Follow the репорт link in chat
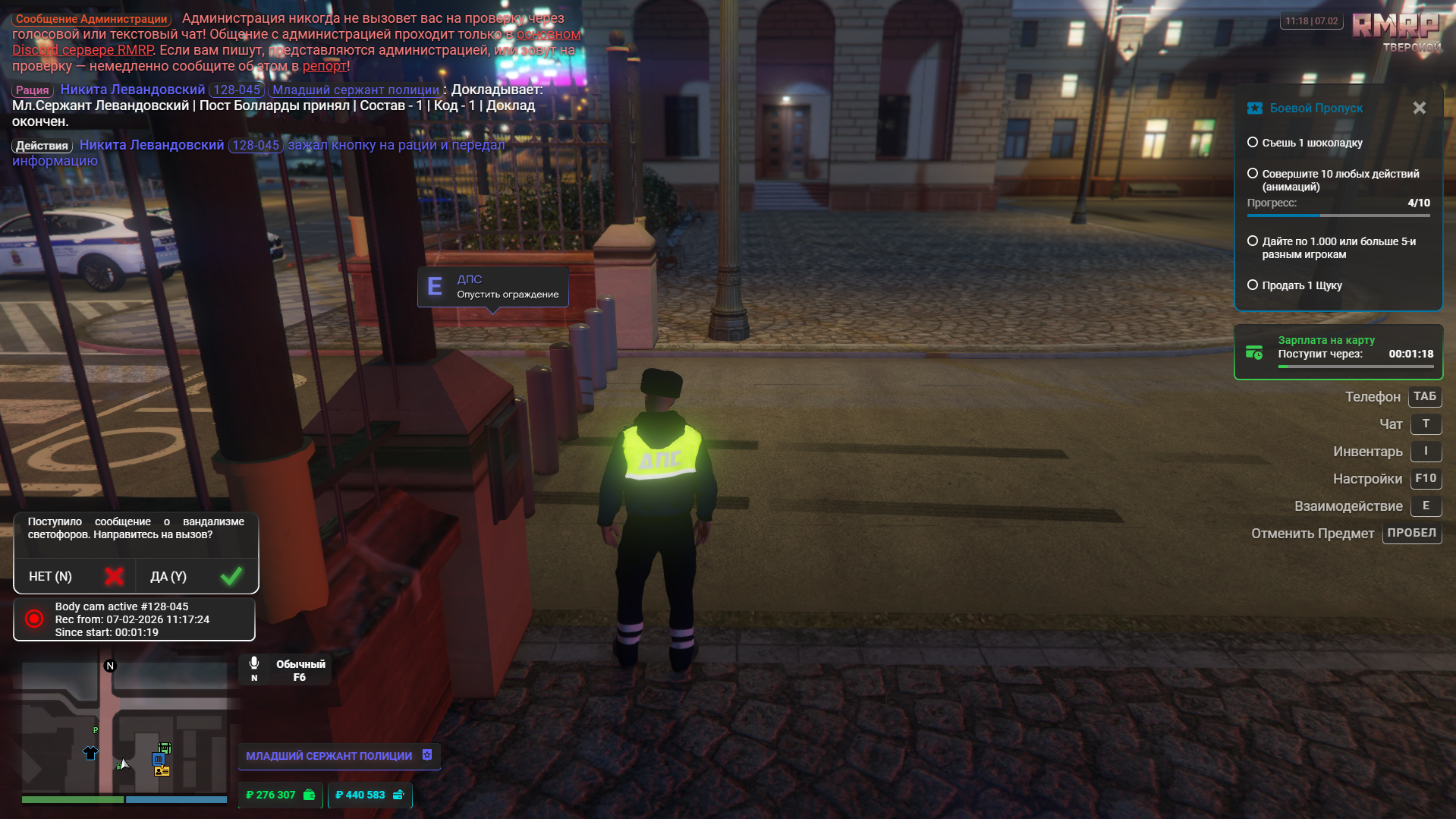1456x819 pixels. coord(324,66)
